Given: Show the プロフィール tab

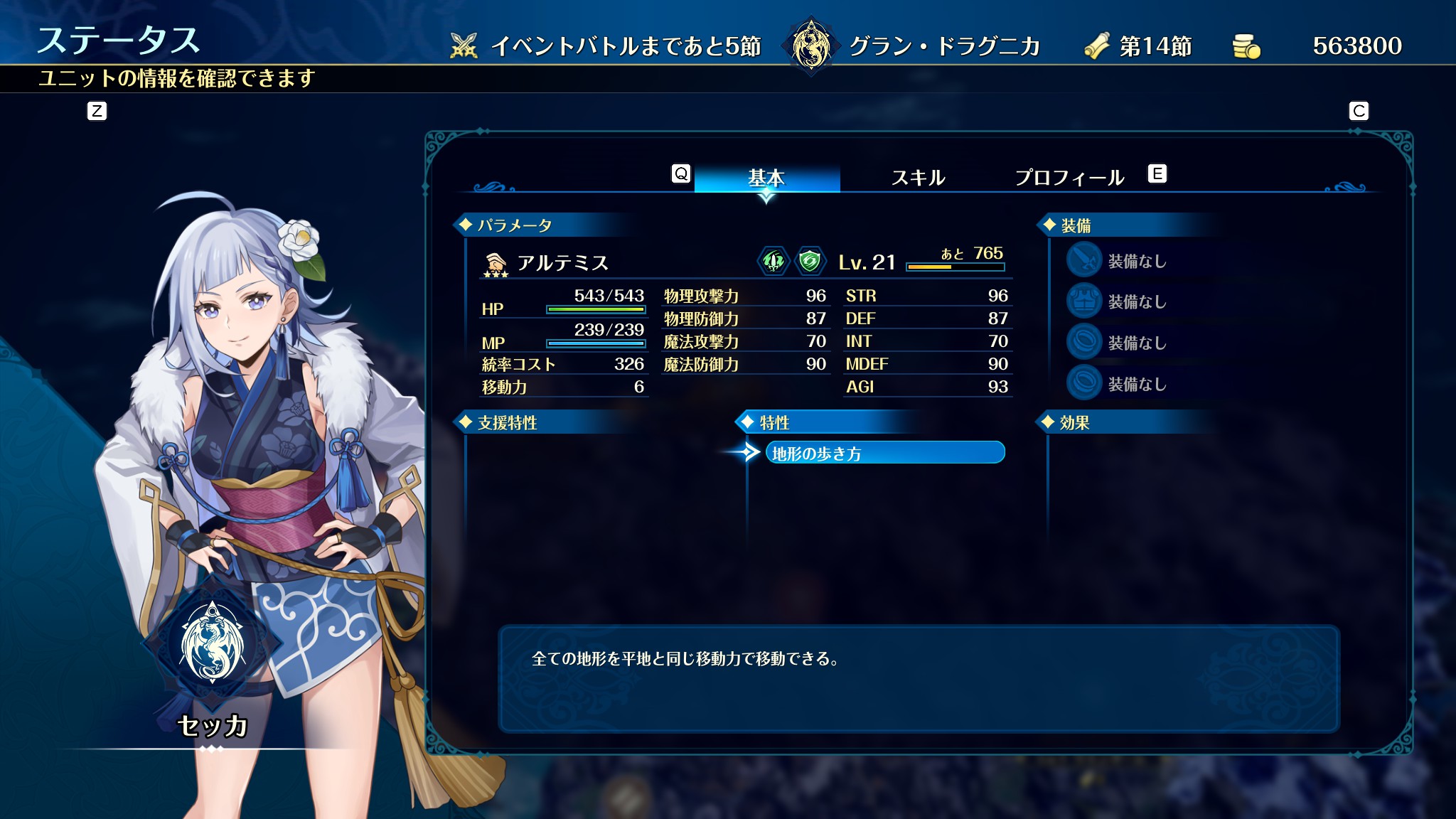Looking at the screenshot, I should coord(1069,177).
